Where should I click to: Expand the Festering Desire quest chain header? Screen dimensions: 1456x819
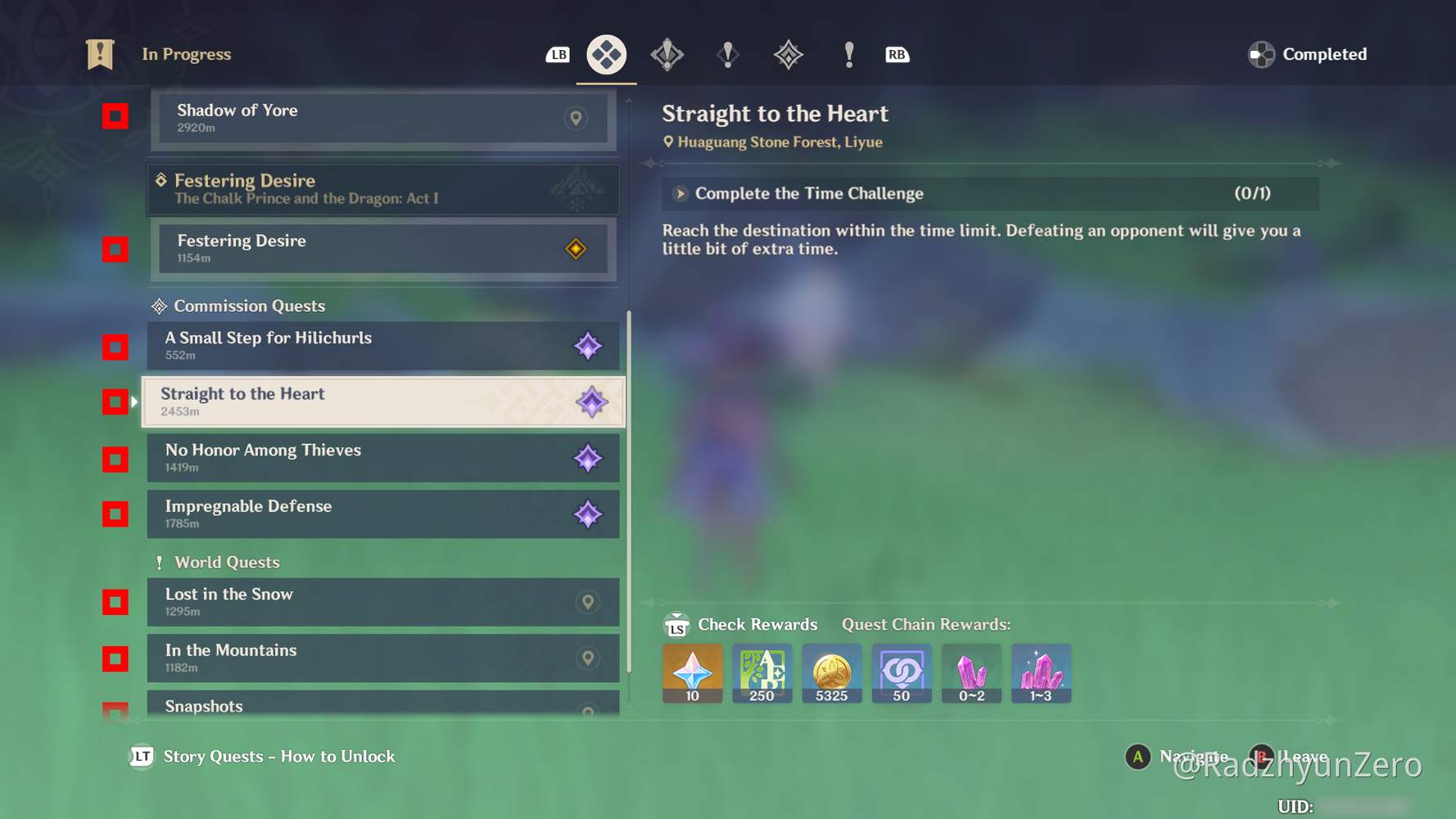tap(383, 189)
